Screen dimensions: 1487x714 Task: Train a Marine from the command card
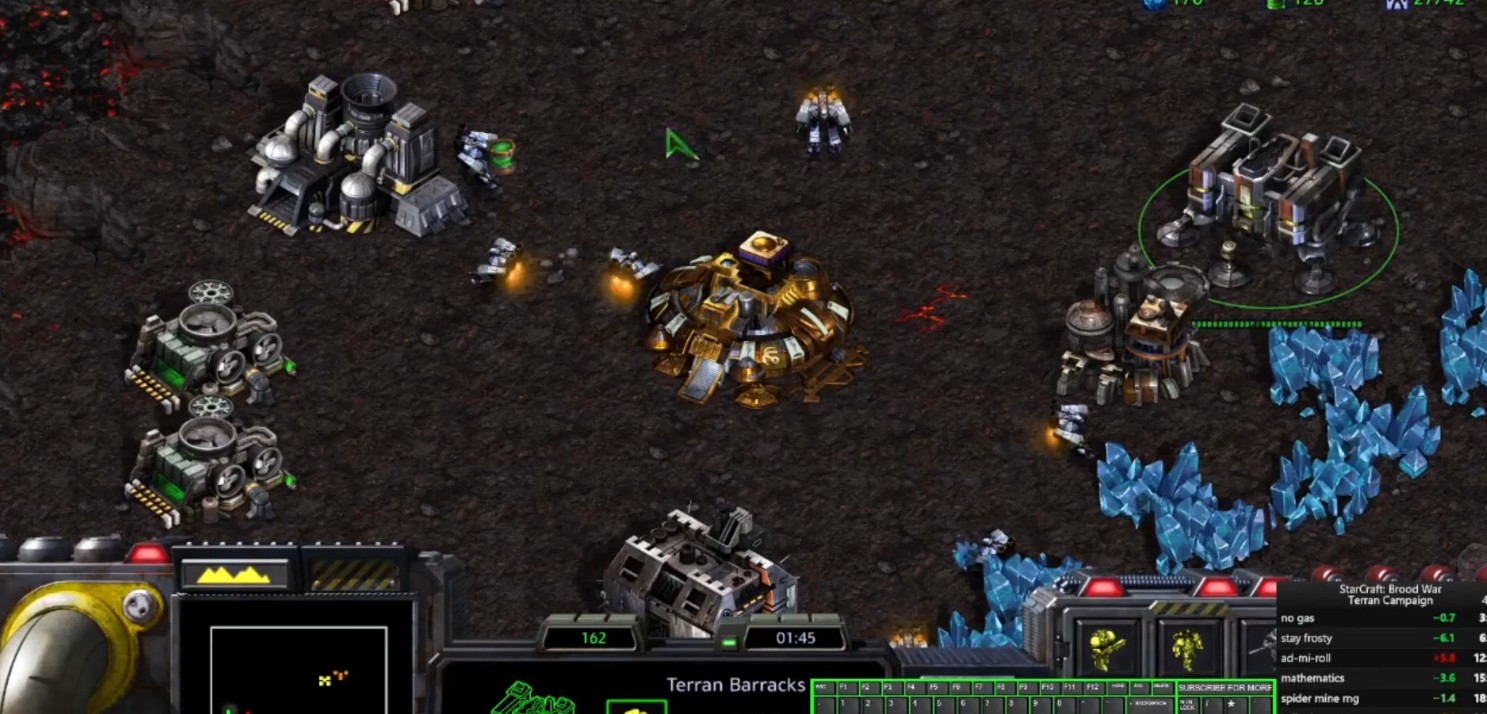tap(1107, 649)
